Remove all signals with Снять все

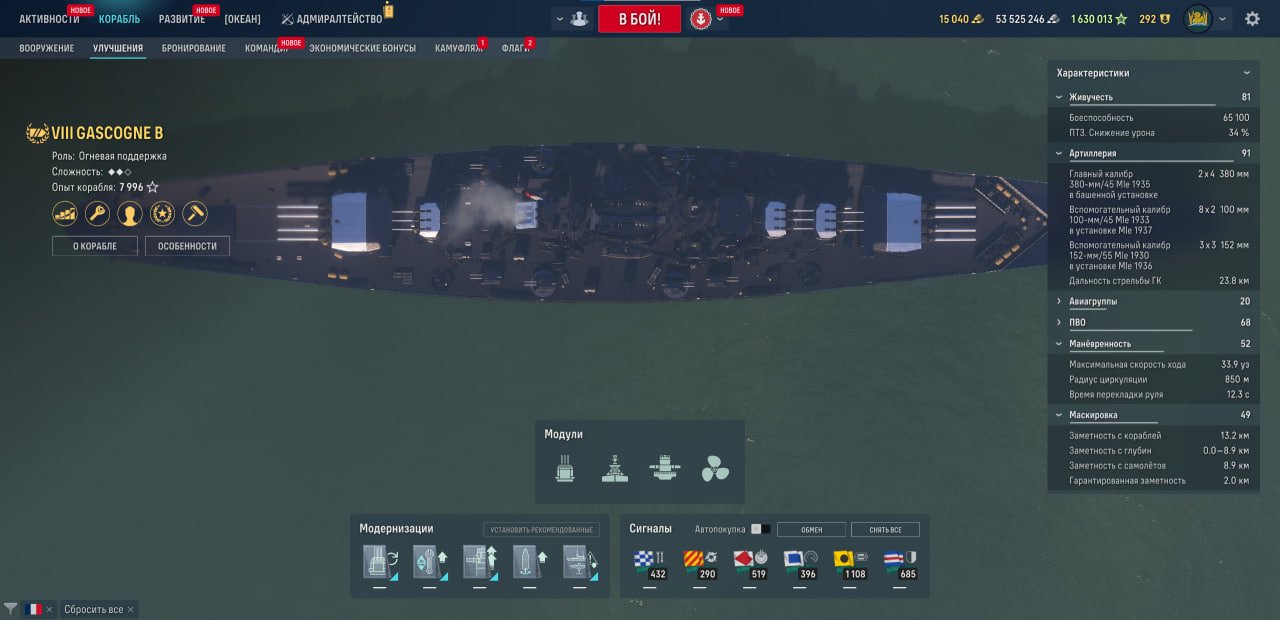(x=885, y=530)
